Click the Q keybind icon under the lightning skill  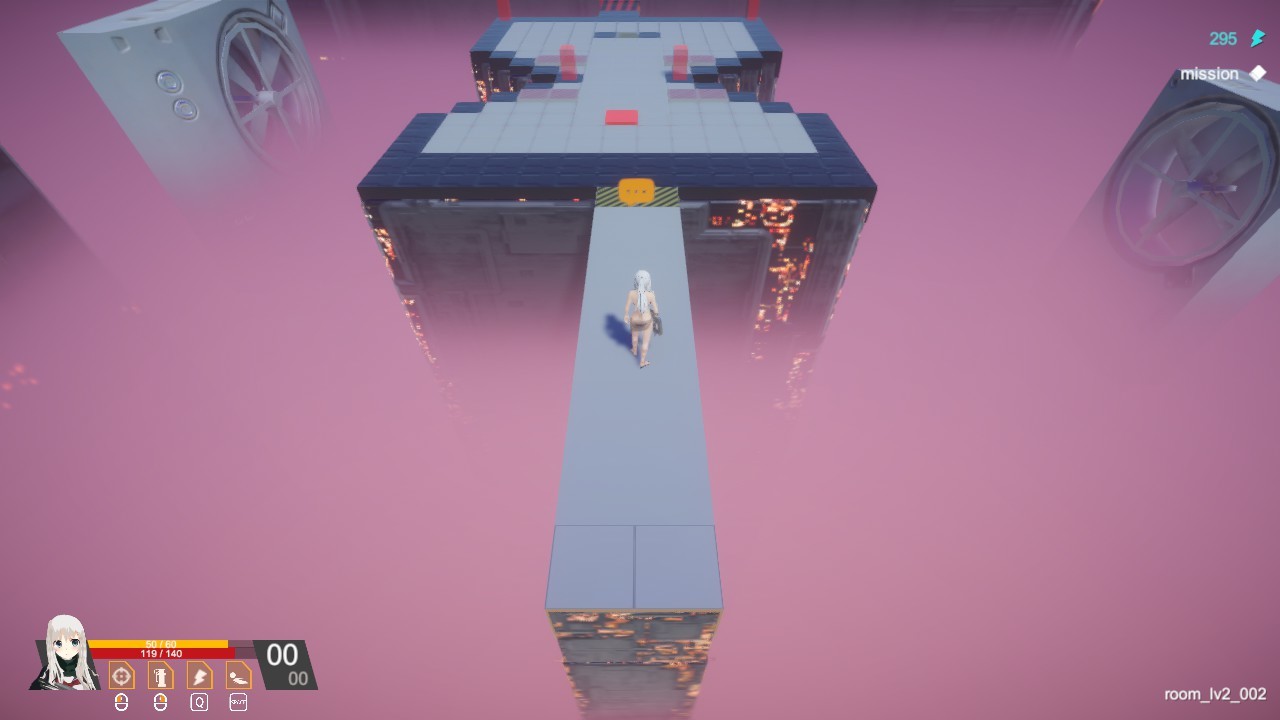199,703
